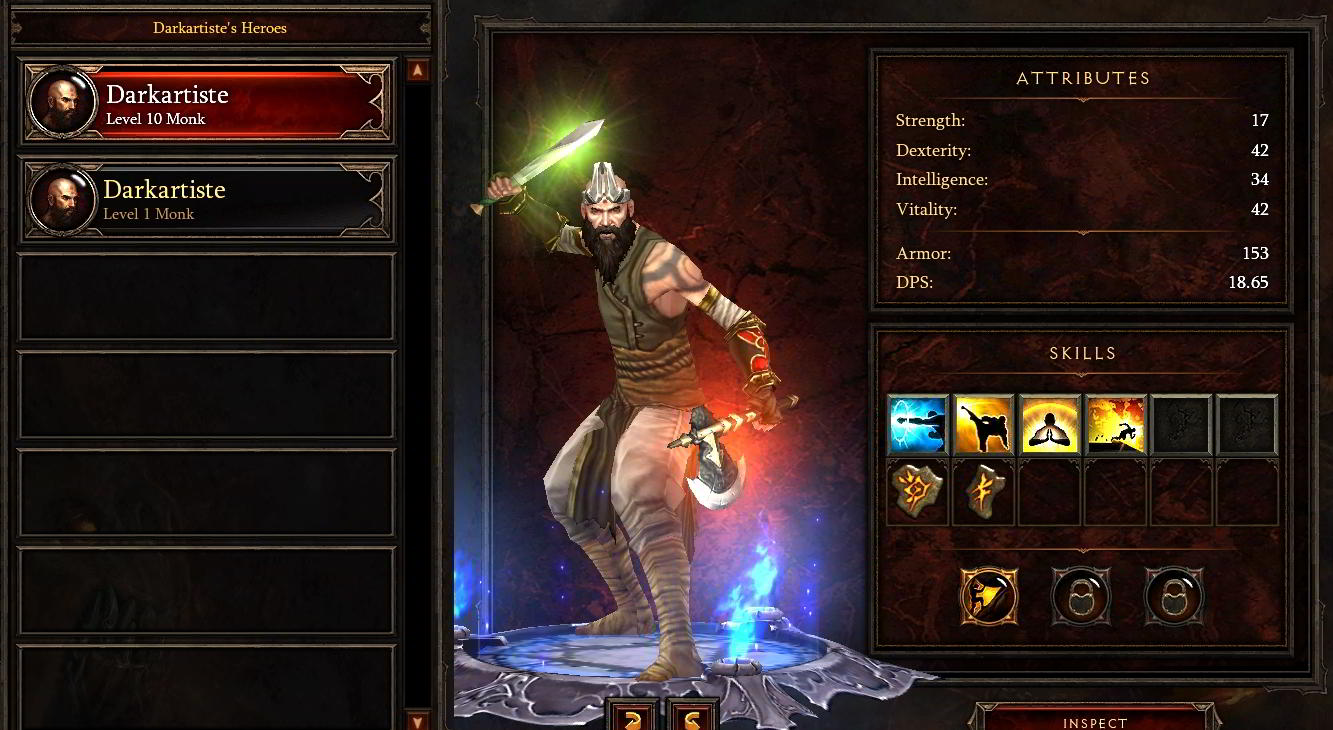
Task: Rotate hero with the left curved-arrow button
Action: (633, 717)
